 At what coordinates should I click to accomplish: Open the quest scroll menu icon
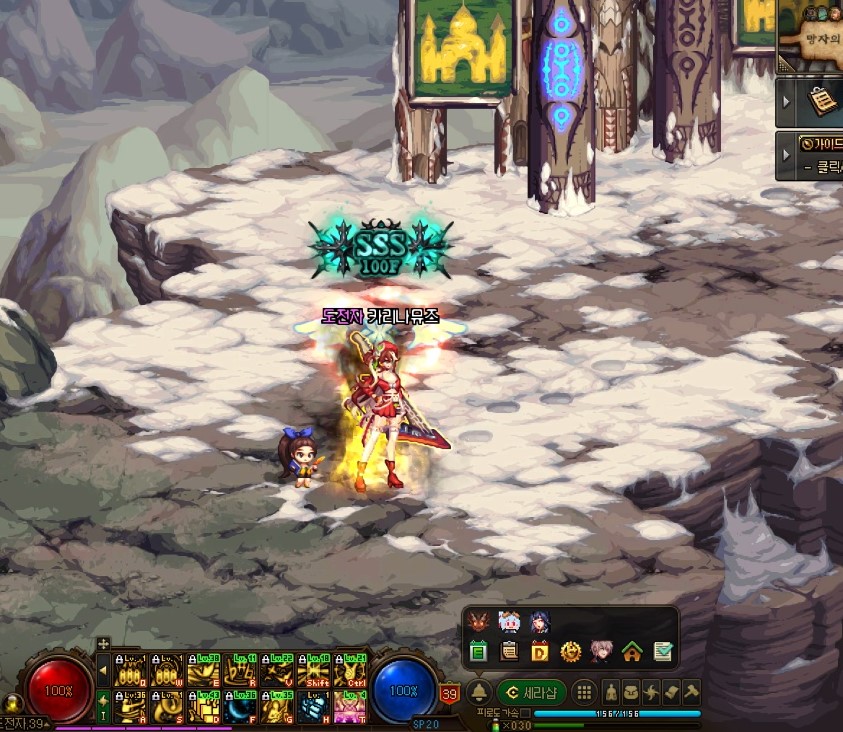[671, 692]
